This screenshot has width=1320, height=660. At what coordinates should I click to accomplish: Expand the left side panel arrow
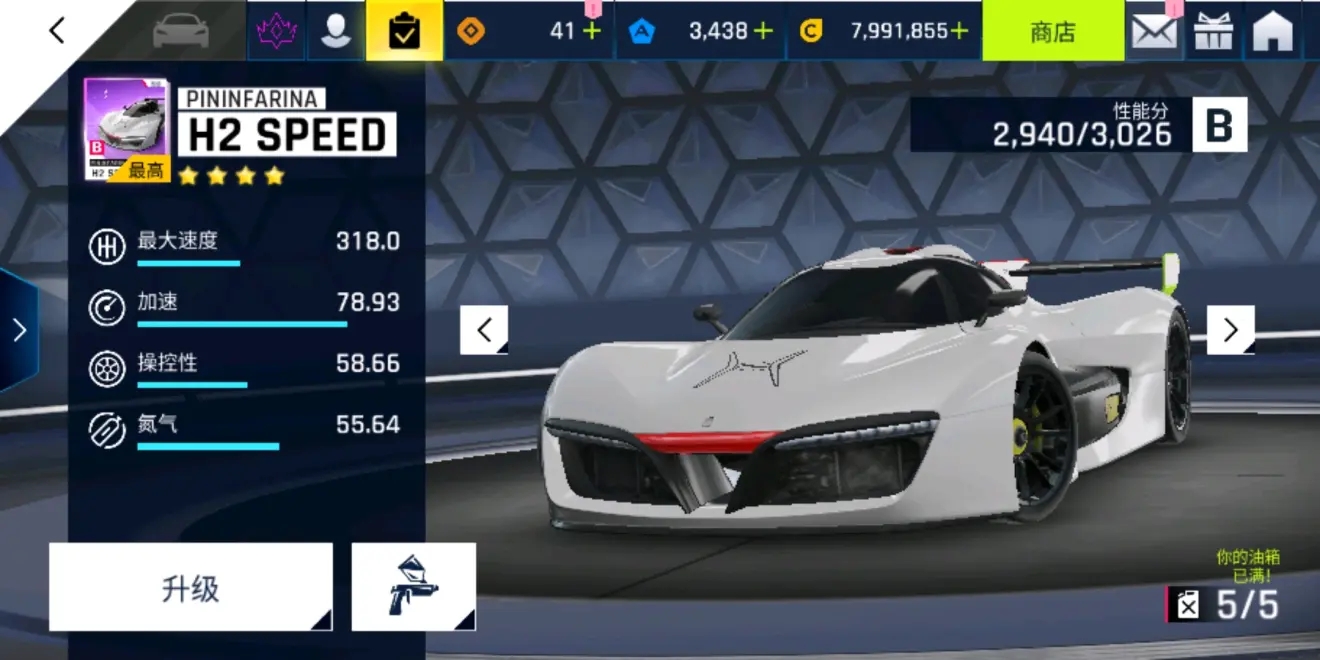19,330
